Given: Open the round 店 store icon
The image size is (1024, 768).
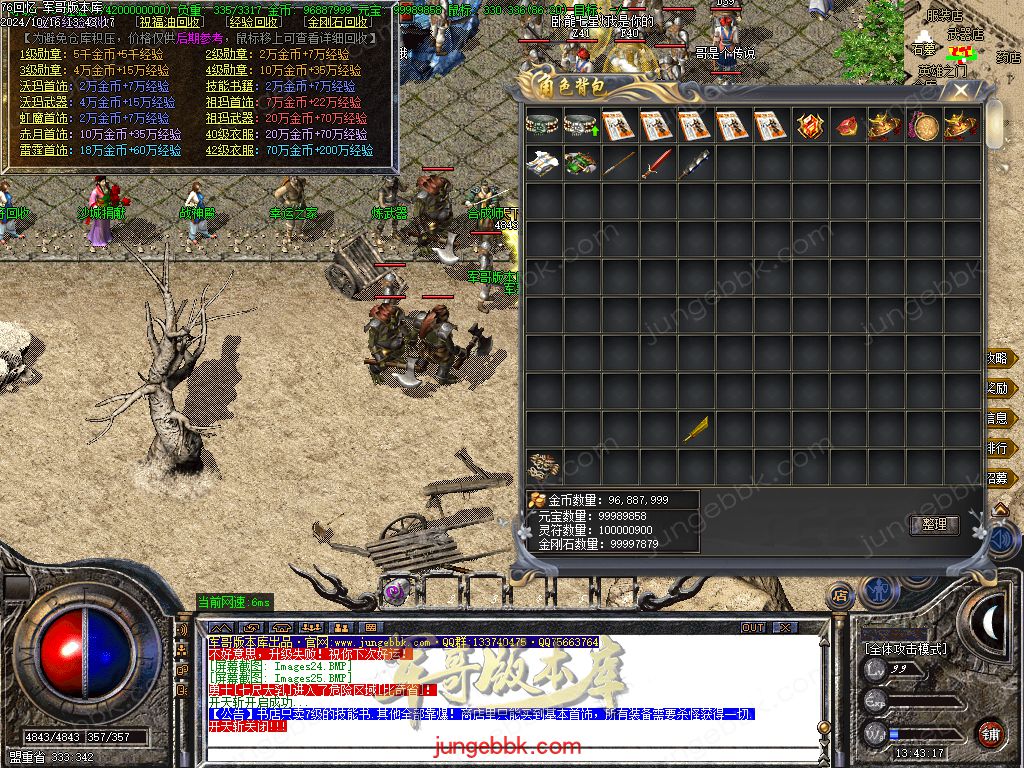Looking at the screenshot, I should click(x=841, y=596).
